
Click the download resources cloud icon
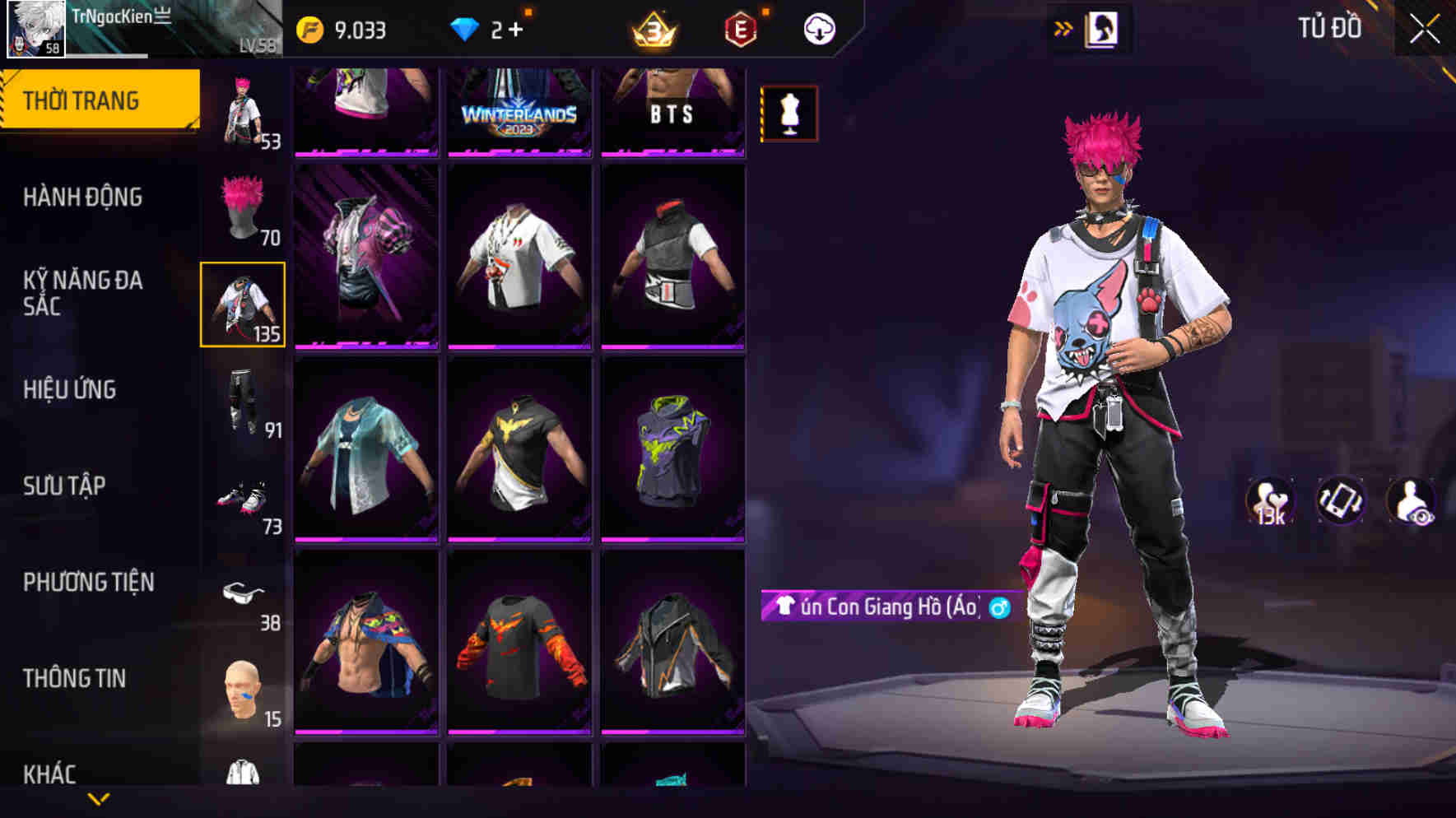coord(817,29)
